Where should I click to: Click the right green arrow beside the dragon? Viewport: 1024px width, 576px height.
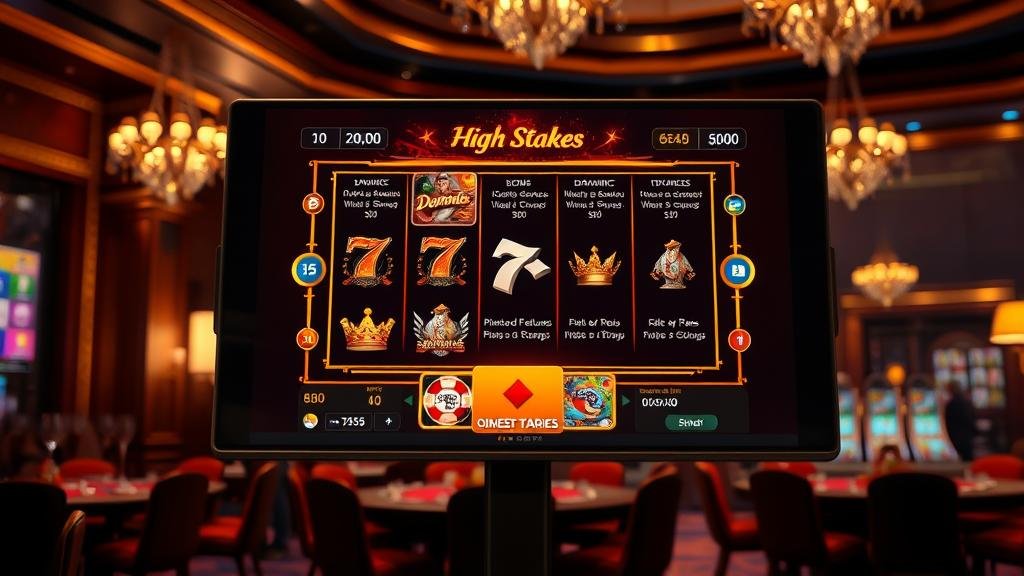coord(626,401)
